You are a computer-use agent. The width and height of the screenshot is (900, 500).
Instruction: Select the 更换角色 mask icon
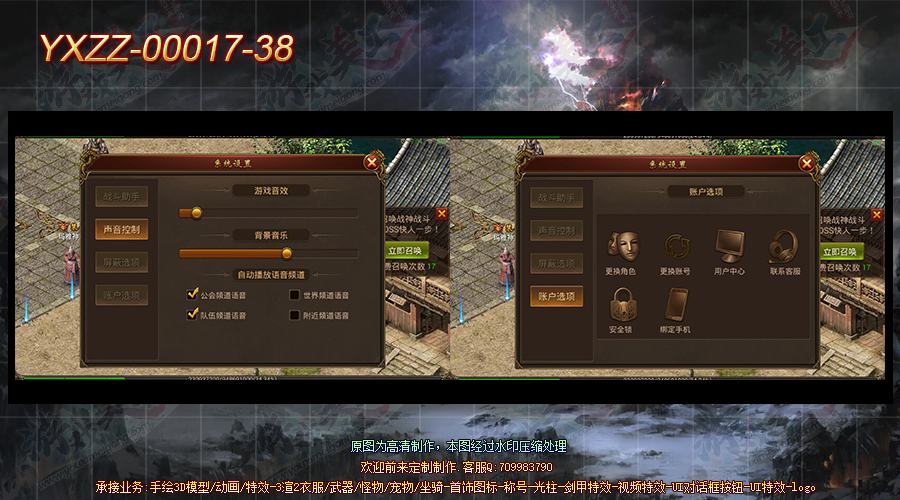[x=623, y=246]
